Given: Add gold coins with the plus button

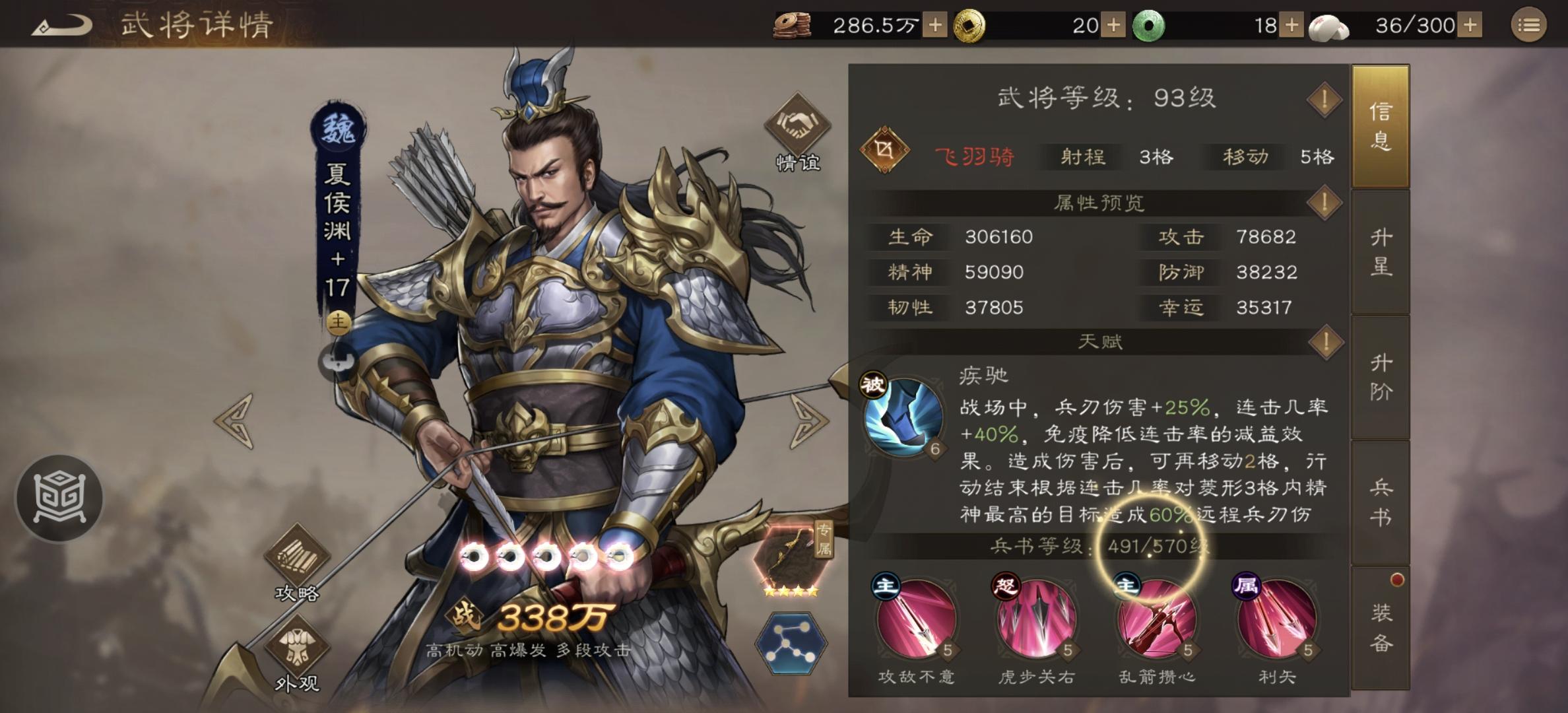Looking at the screenshot, I should click(x=1113, y=25).
